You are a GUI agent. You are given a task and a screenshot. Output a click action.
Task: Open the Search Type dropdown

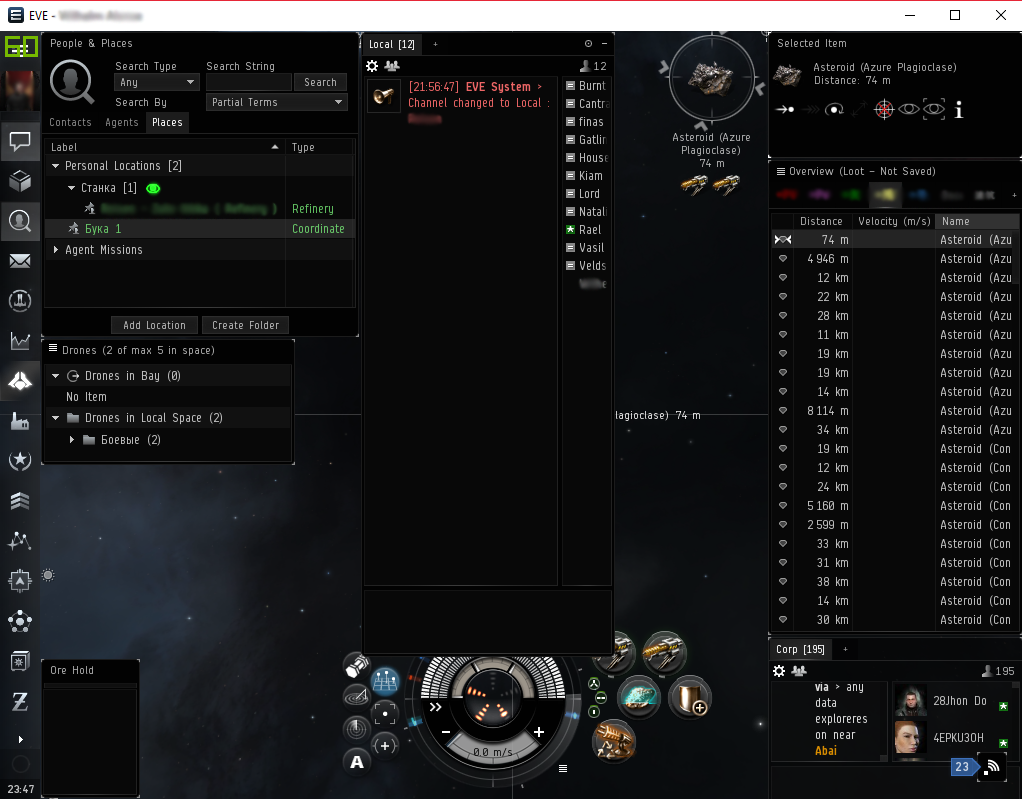tap(157, 82)
